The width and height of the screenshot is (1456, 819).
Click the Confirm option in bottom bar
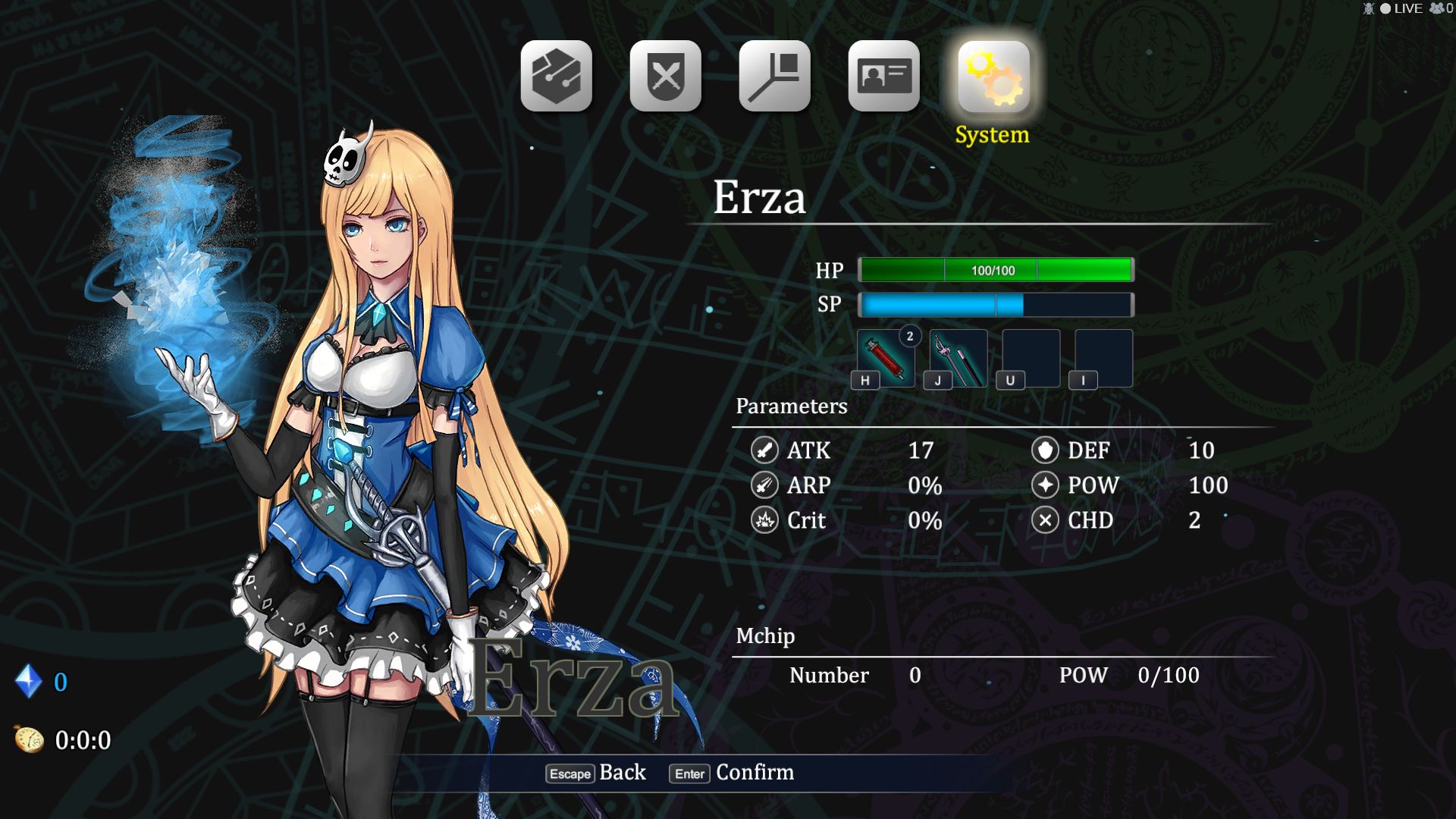click(x=733, y=773)
